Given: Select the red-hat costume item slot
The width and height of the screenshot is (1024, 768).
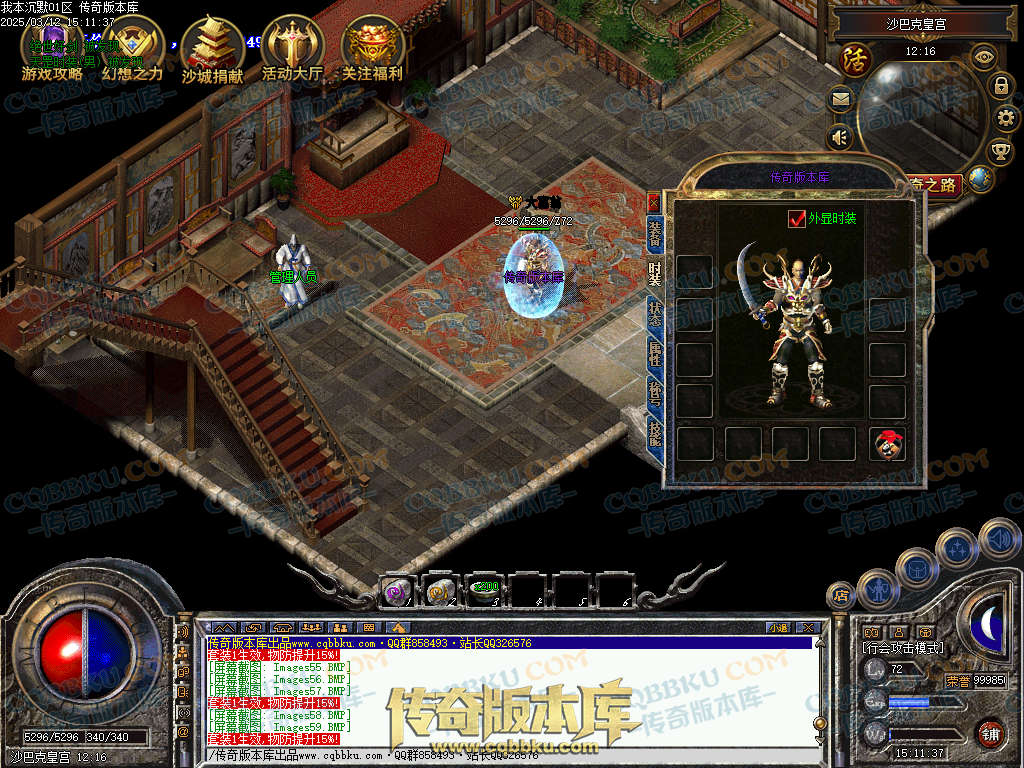Looking at the screenshot, I should coord(885,444).
